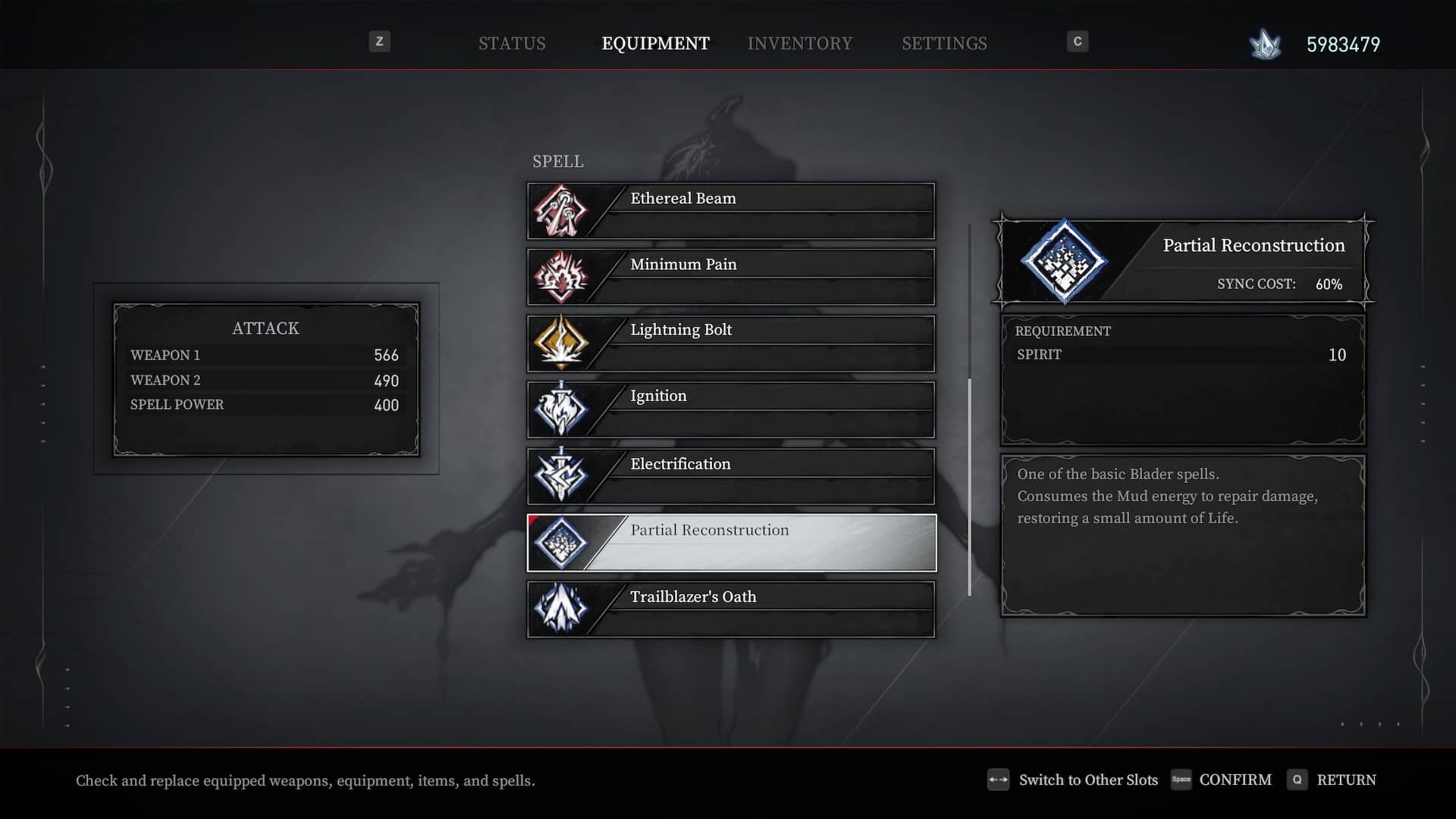Choose the Trailblazer's Oath spell

pos(731,609)
